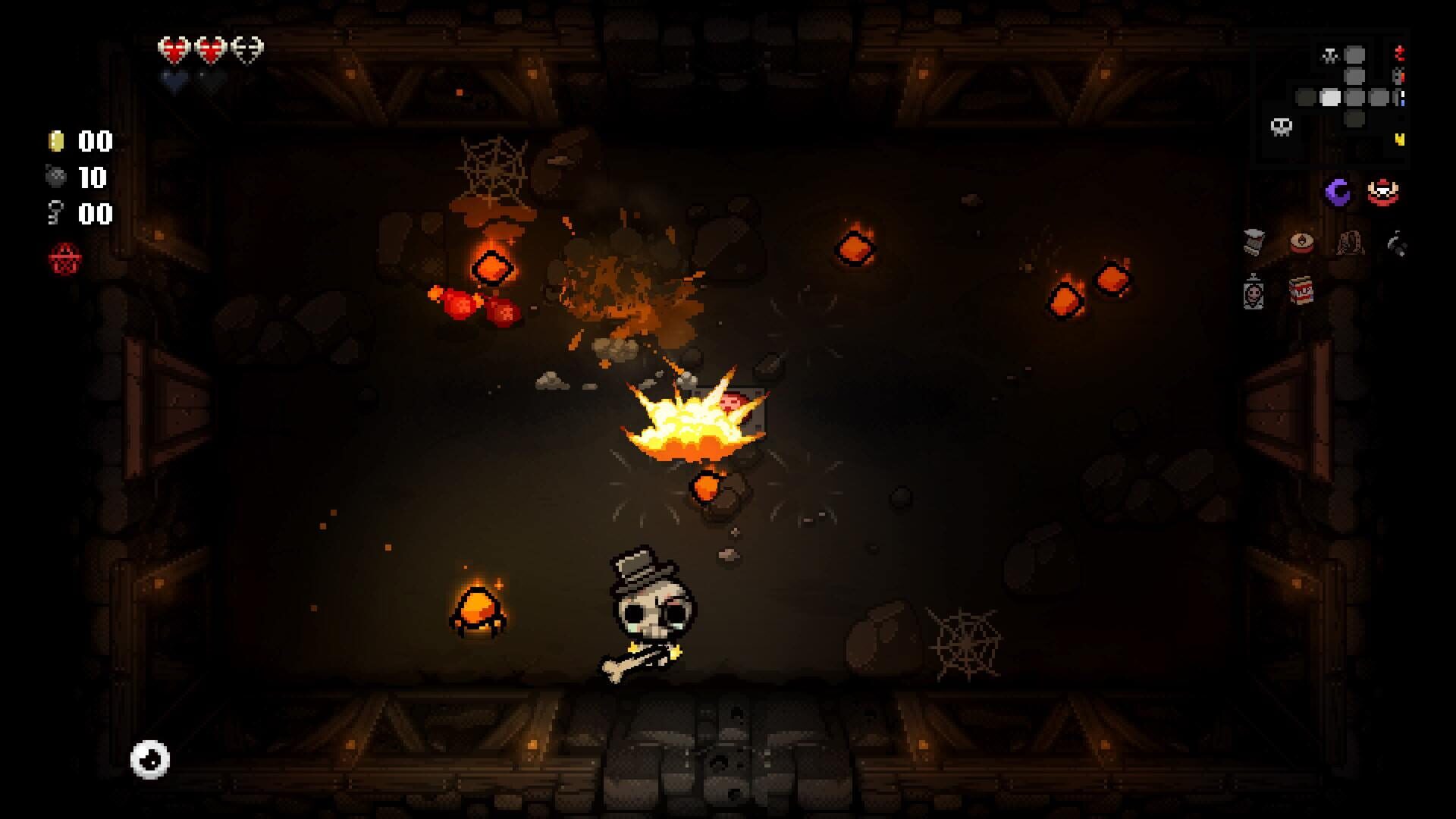
Task: Click the purple crescent moon item icon
Action: click(1338, 191)
